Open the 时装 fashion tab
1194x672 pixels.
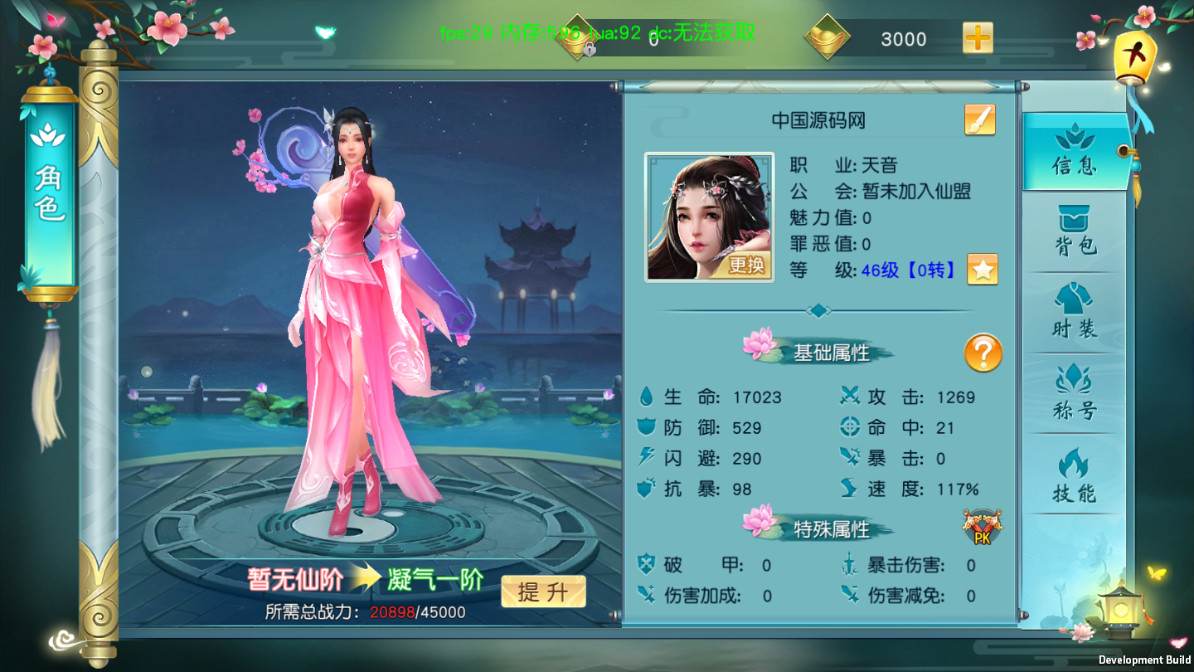tap(1075, 312)
